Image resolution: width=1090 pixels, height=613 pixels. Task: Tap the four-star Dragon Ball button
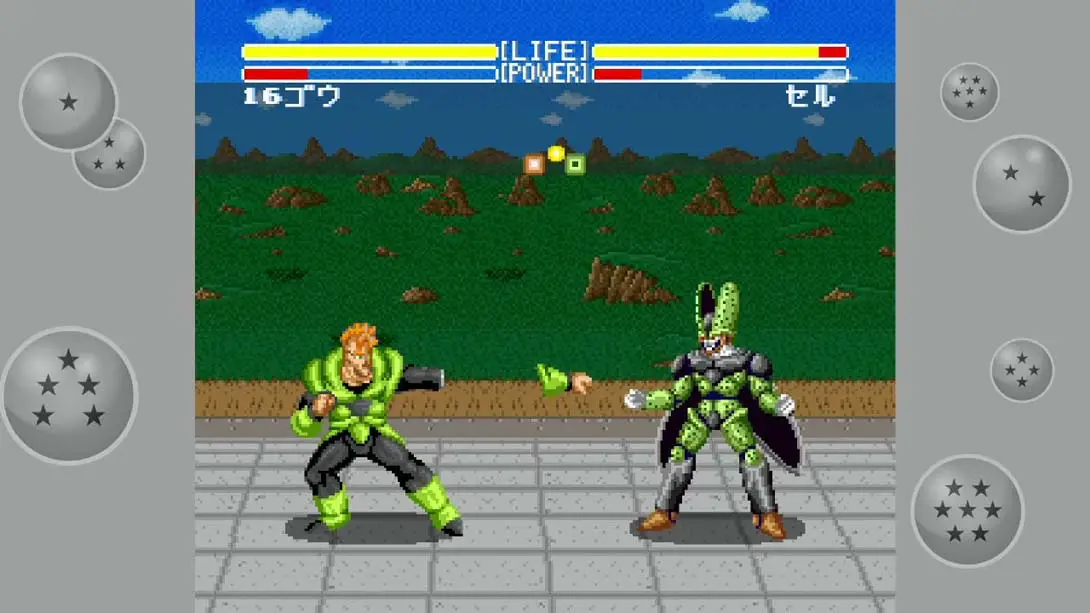[1021, 370]
